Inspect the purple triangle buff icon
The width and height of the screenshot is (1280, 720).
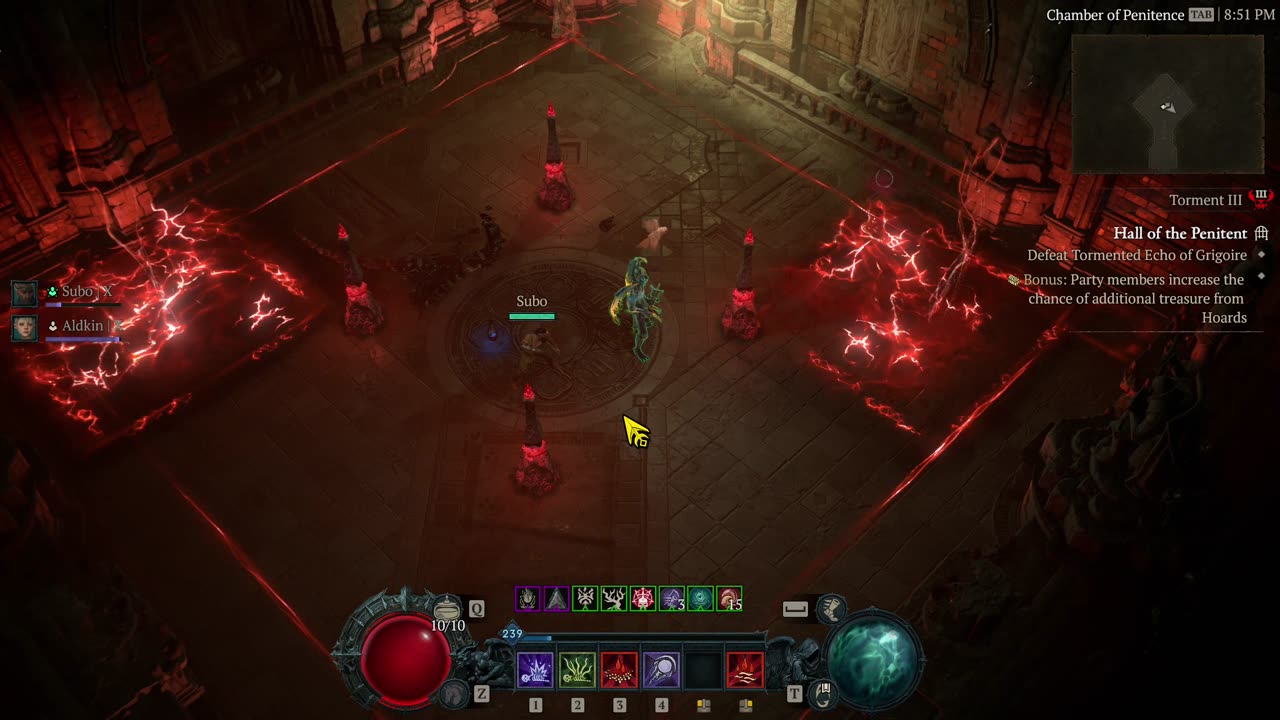coord(556,599)
